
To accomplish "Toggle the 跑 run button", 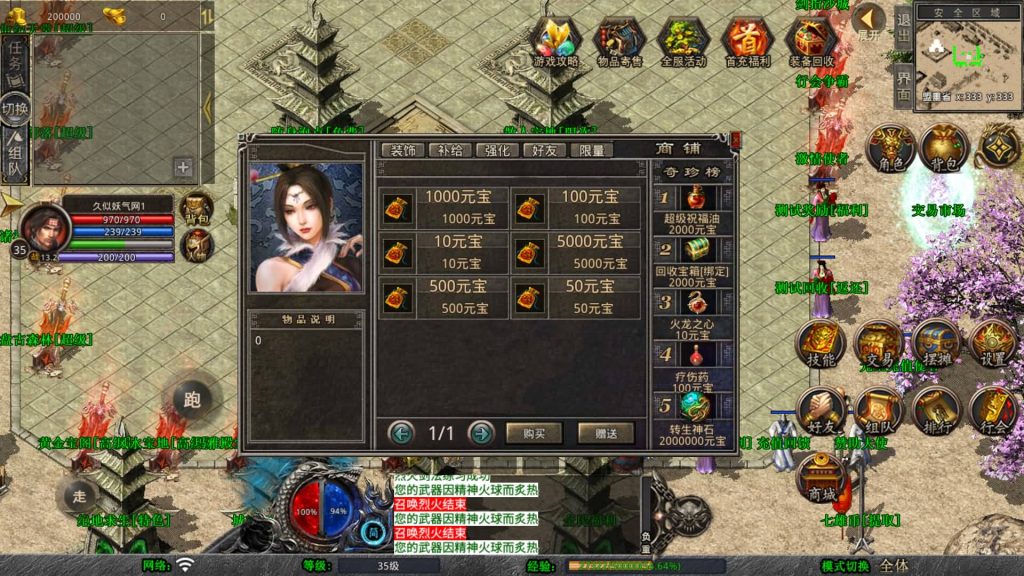I will [x=191, y=400].
